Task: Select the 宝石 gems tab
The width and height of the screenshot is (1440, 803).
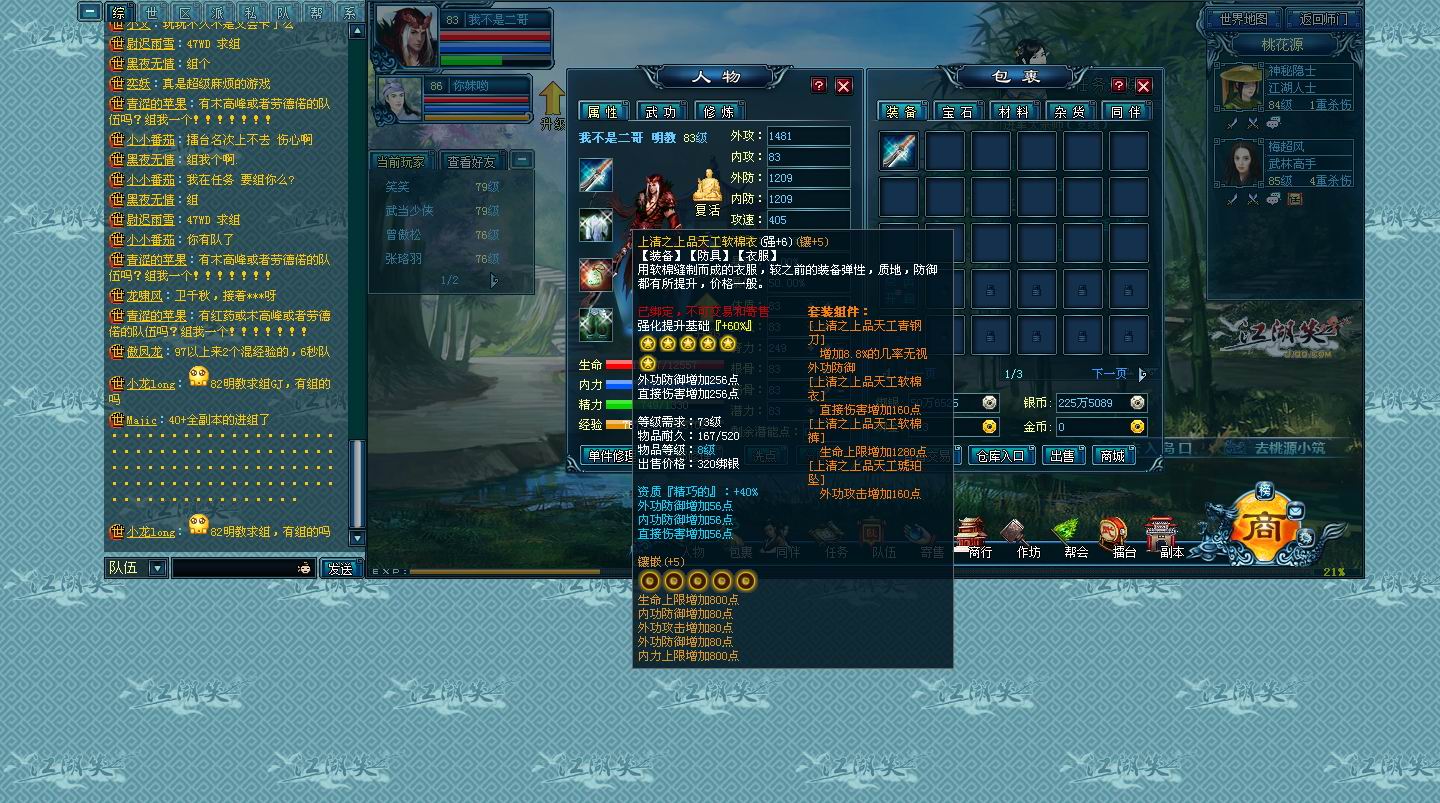Action: 957,112
